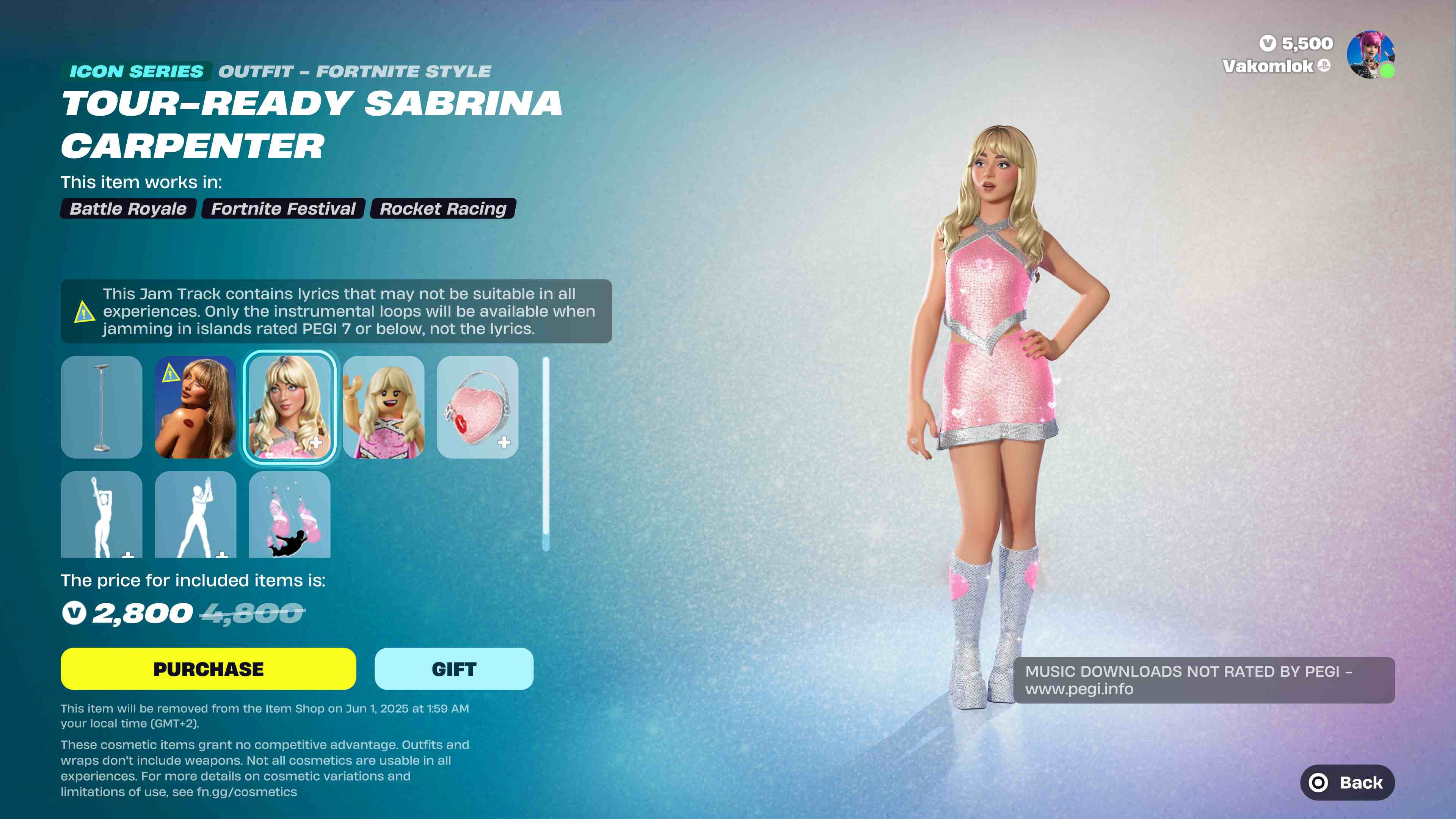Select the LEGO style Sabrina outfit variant
Viewport: 1456px width, 819px height.
pyautogui.click(x=384, y=408)
